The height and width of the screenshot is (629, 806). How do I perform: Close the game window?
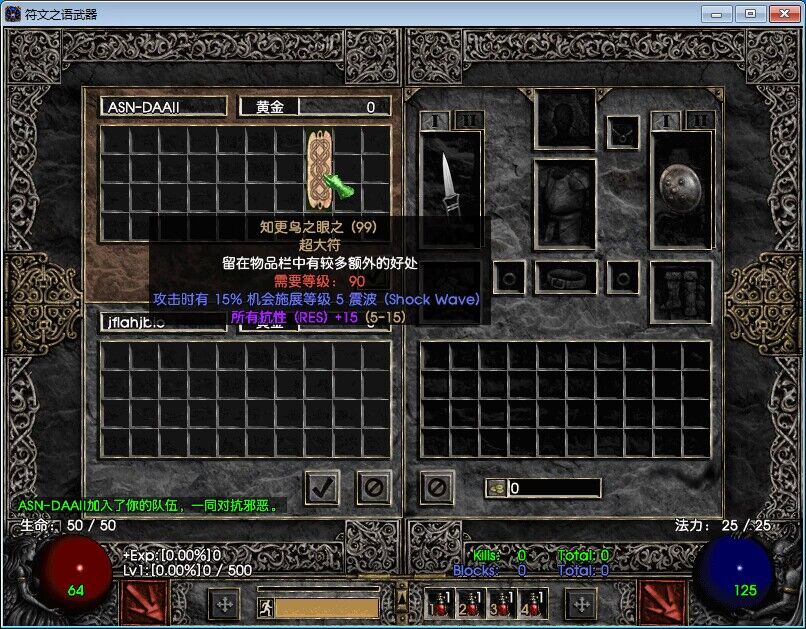(779, 13)
